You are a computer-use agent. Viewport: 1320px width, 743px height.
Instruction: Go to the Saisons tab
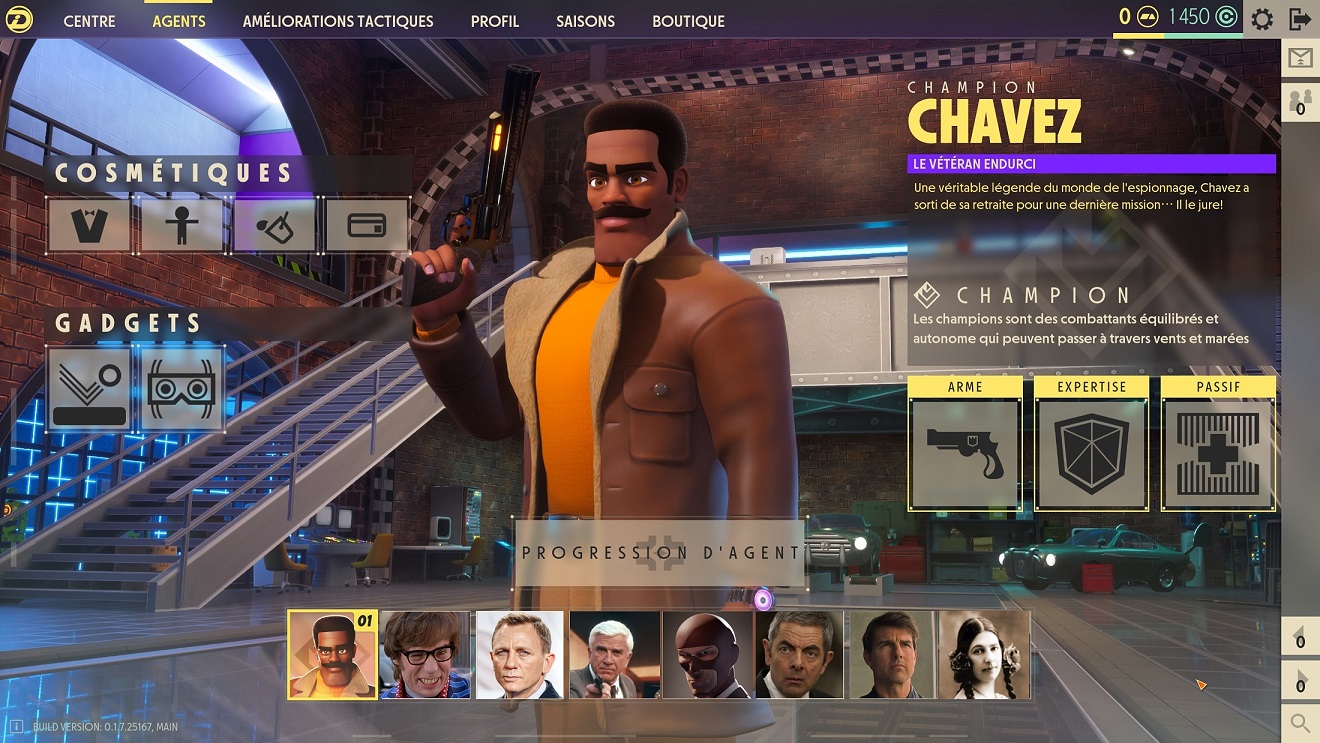point(585,21)
